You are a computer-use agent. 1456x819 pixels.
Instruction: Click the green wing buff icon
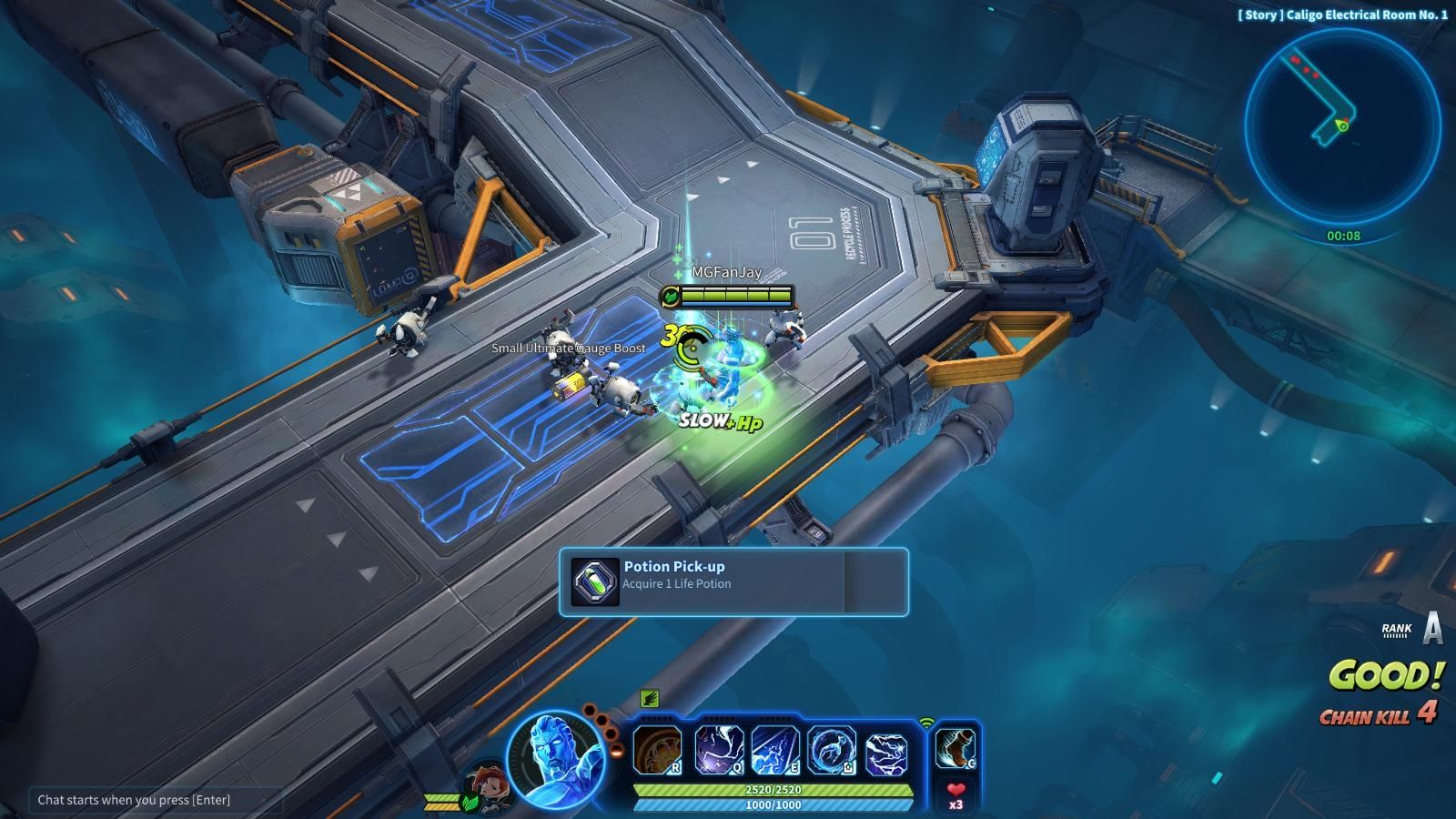pyautogui.click(x=649, y=699)
